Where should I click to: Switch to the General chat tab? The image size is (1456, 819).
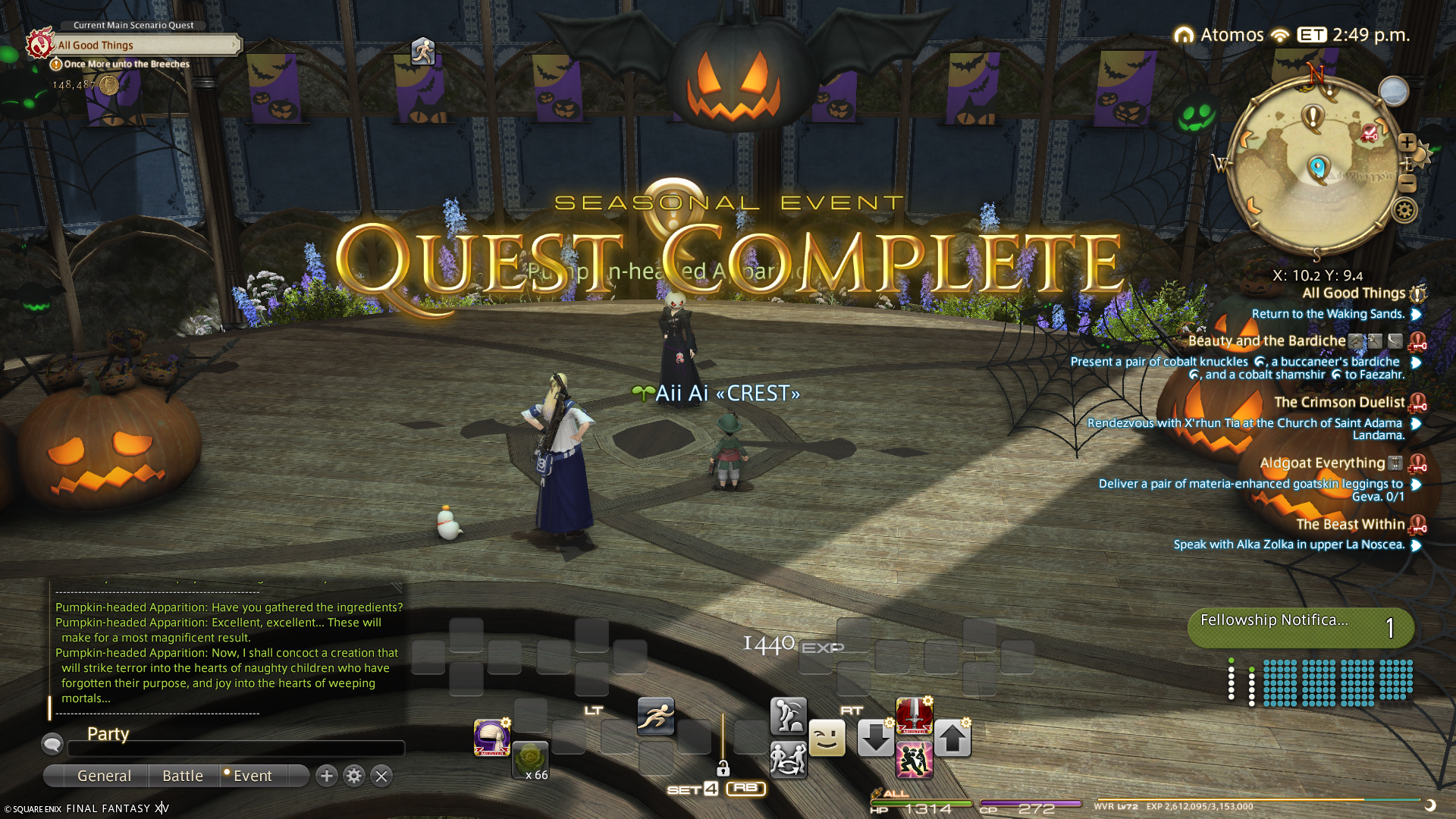point(104,776)
